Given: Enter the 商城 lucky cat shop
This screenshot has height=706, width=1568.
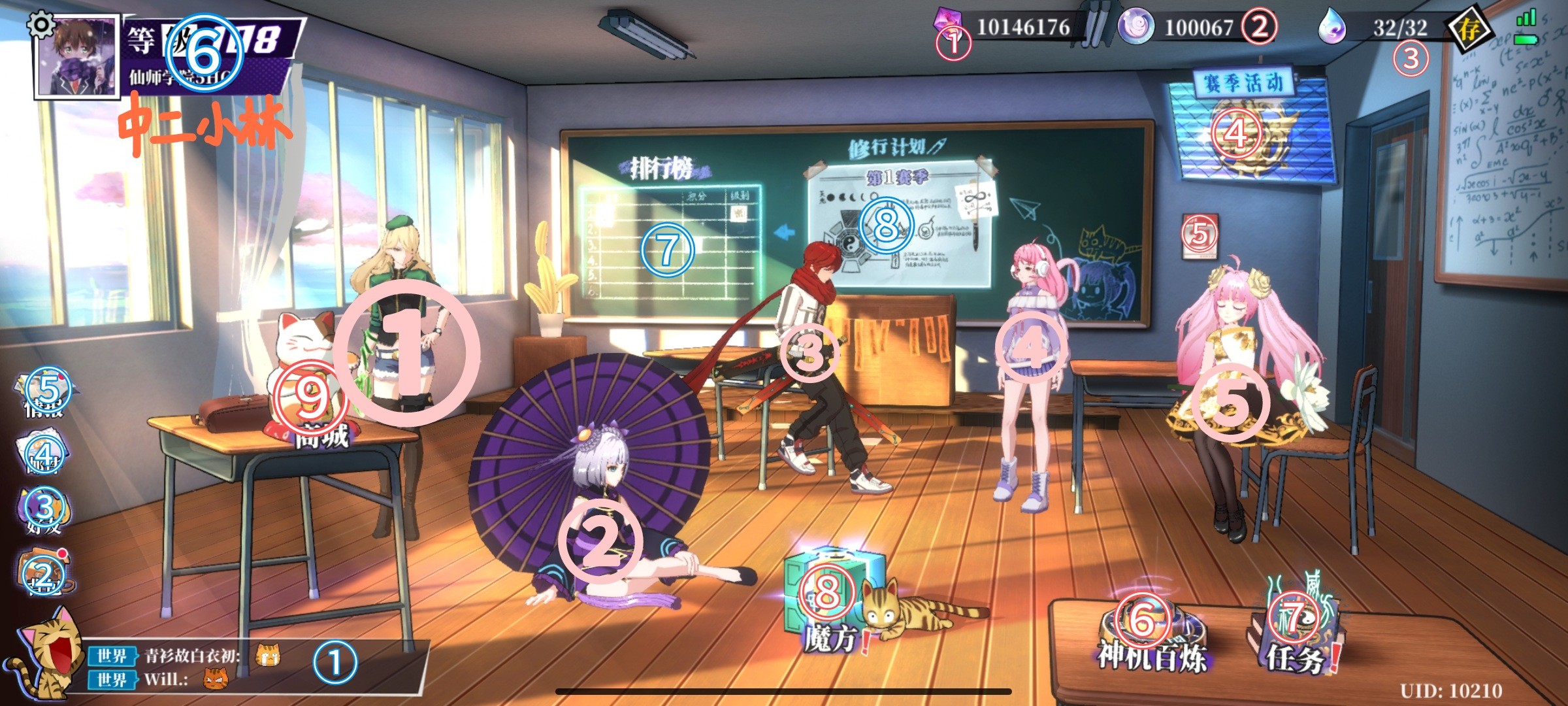Looking at the screenshot, I should click(x=310, y=392).
